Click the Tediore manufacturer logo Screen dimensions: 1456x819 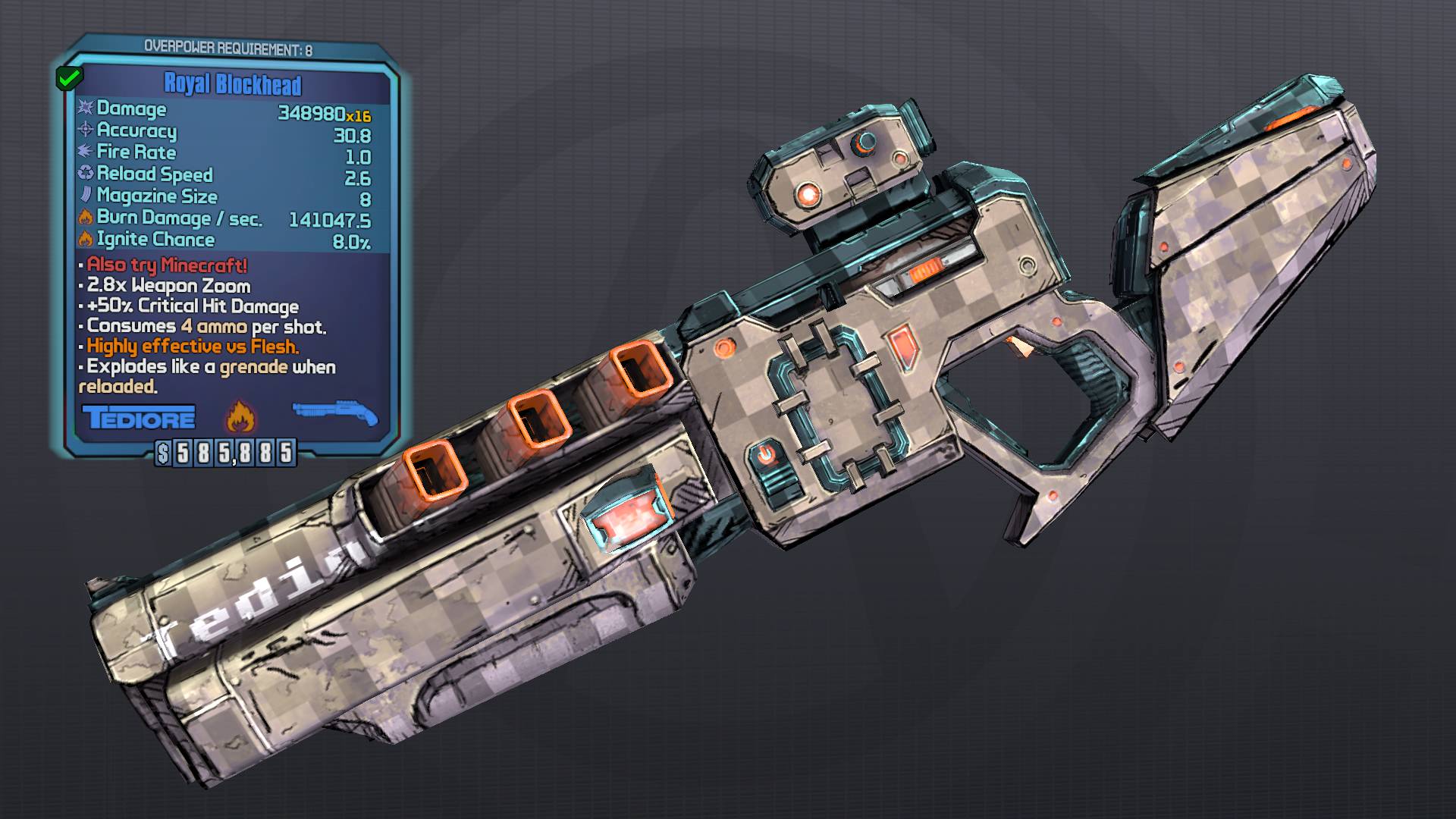point(139,418)
